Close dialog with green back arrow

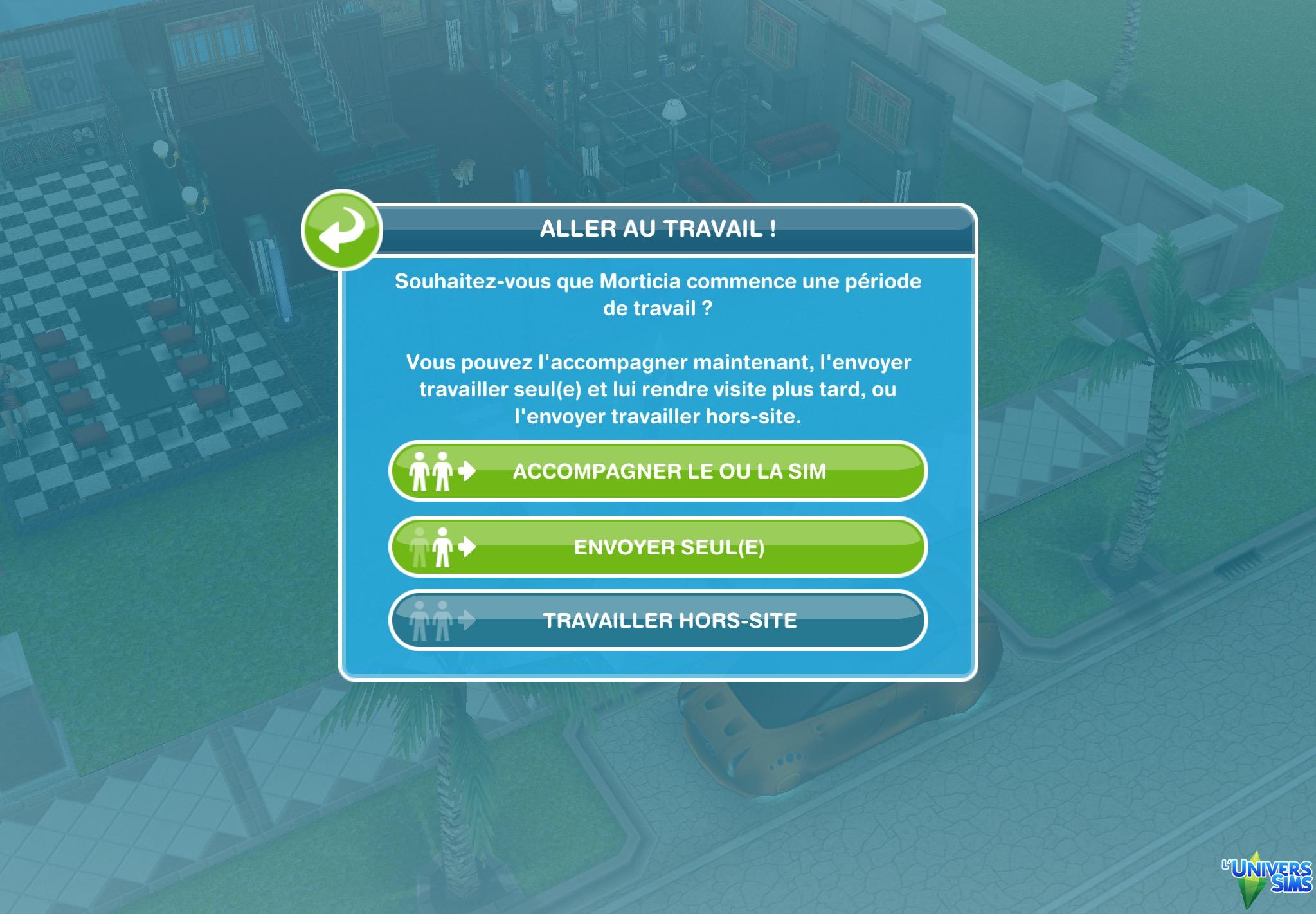[x=341, y=230]
